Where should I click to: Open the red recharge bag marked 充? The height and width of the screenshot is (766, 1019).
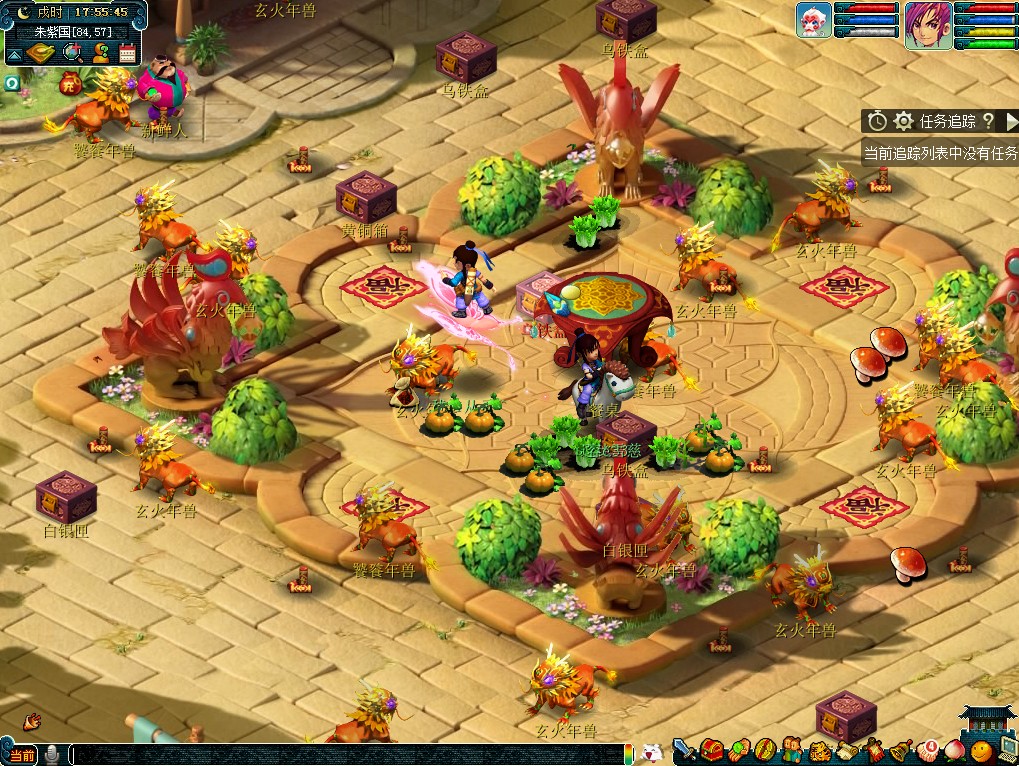[x=69, y=82]
